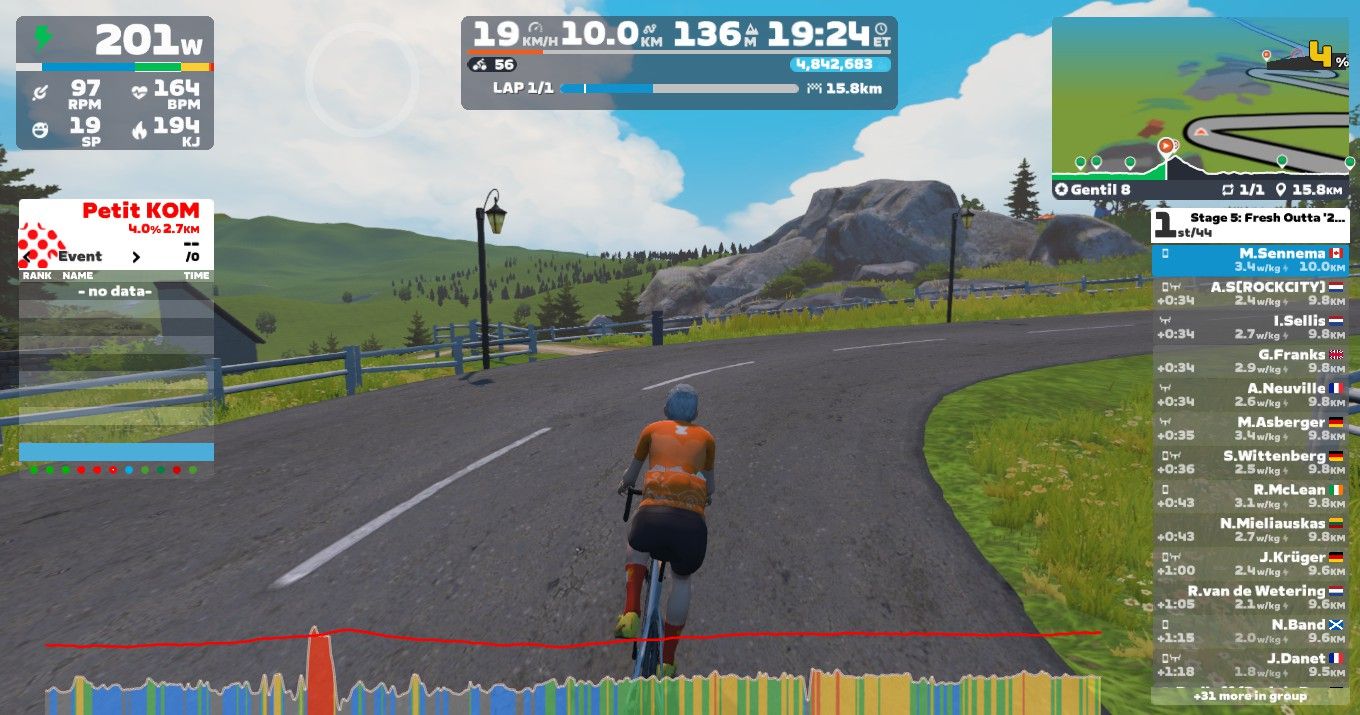Select A.Neuville in the rider list
Screen dimensions: 1360x715
pyautogui.click(x=1250, y=395)
